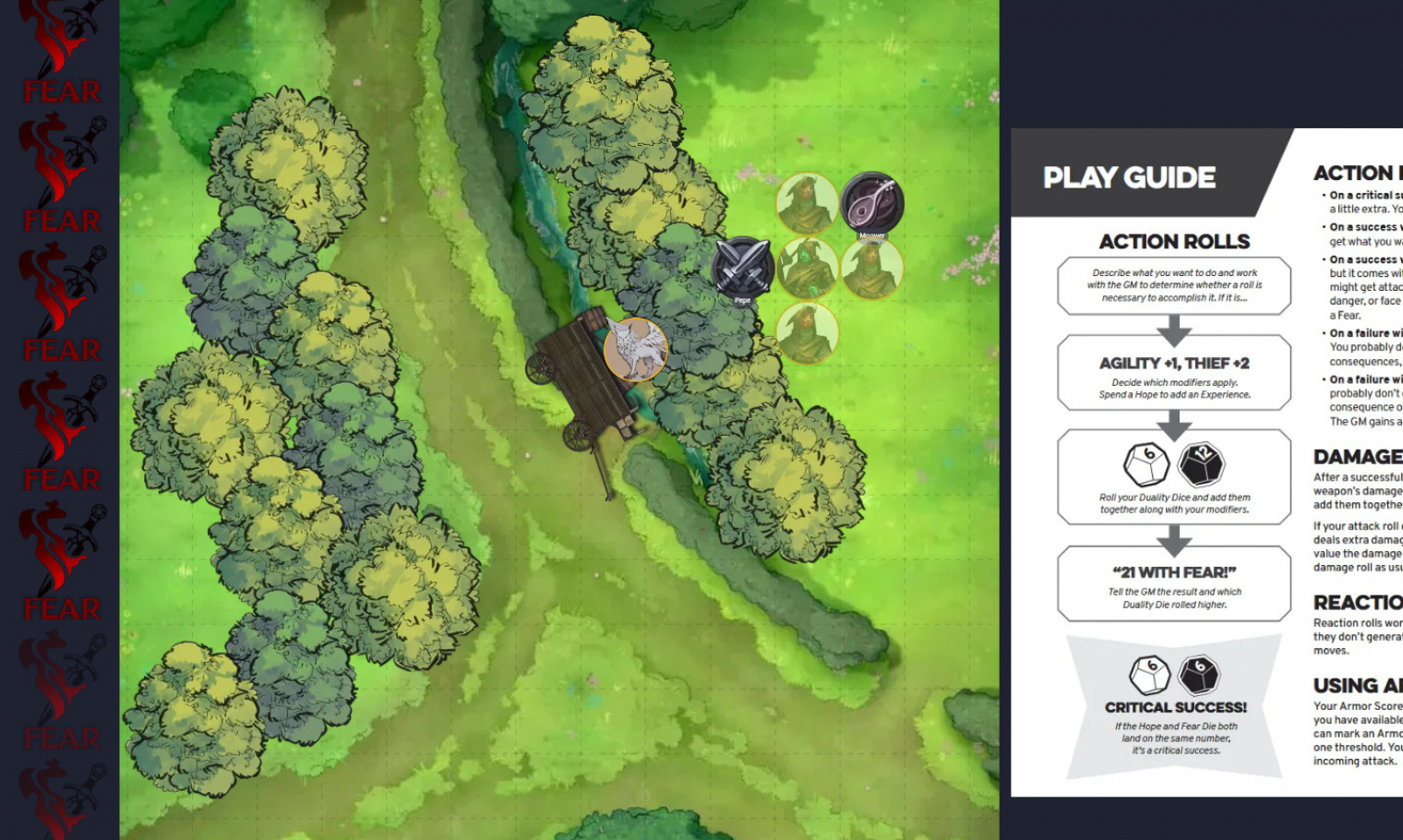Select the green-faced hooded figure token

pos(808,268)
